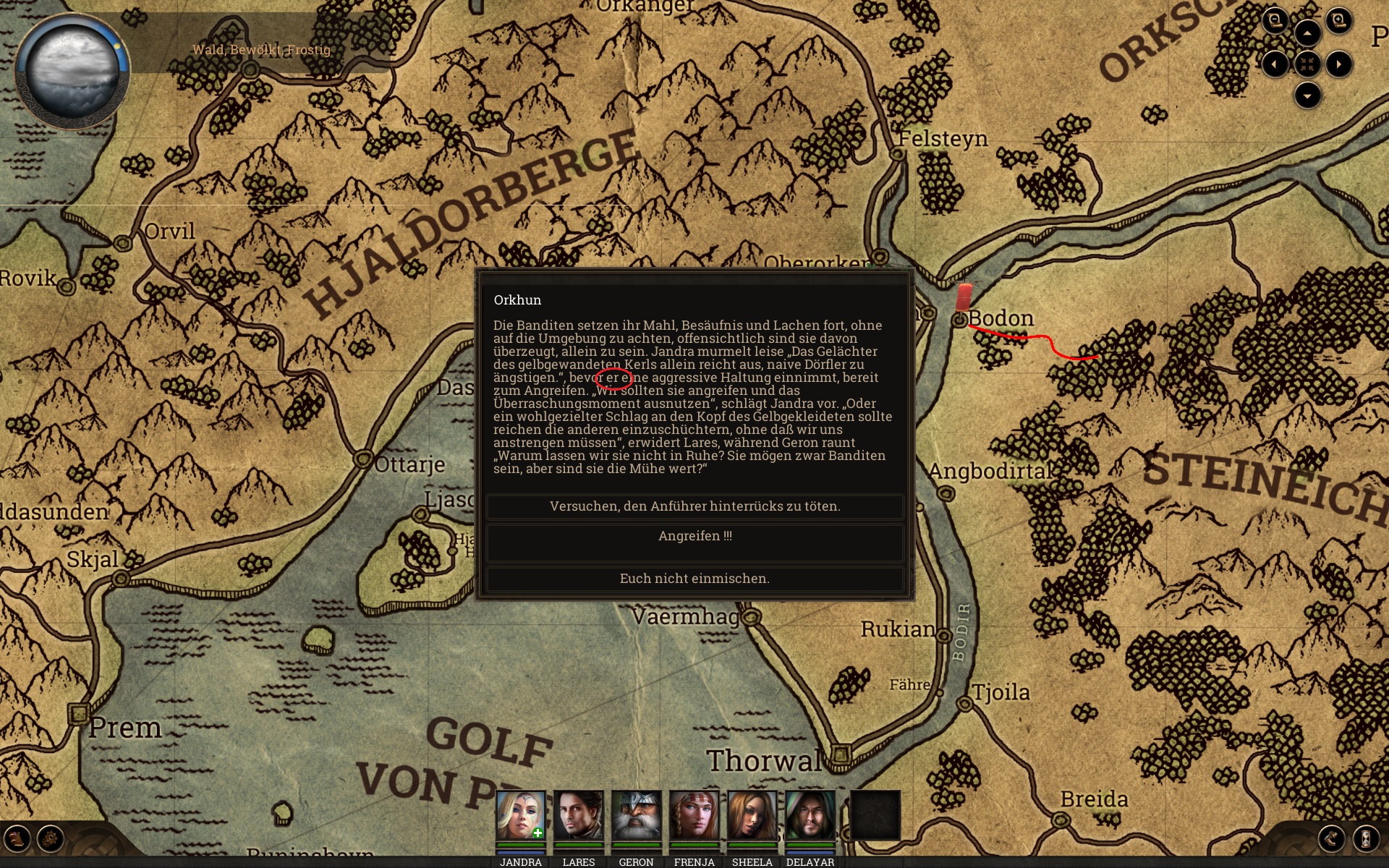Select Lares' portrait
The image size is (1389, 868).
pos(578,815)
